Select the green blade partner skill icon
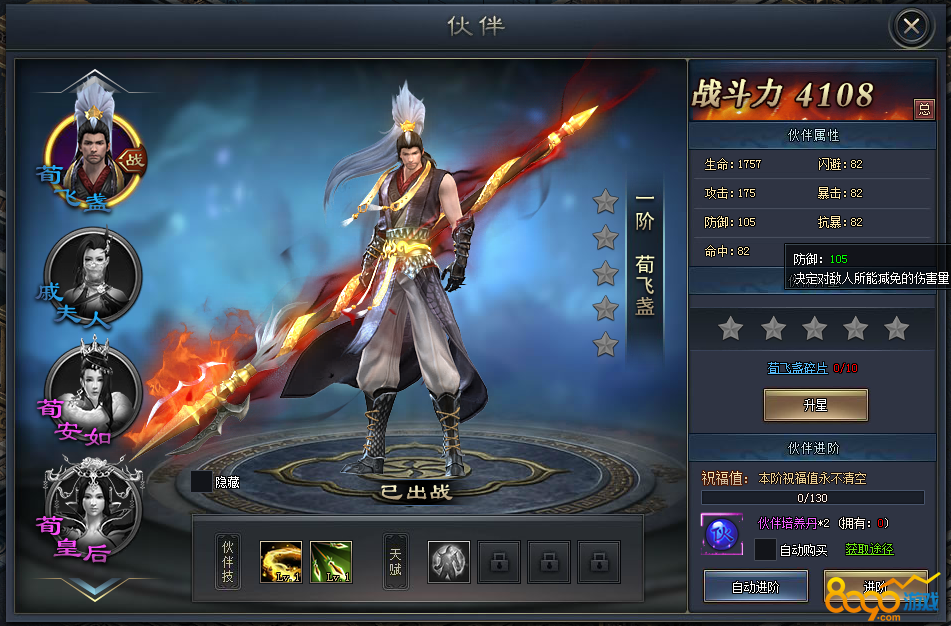 click(x=331, y=562)
